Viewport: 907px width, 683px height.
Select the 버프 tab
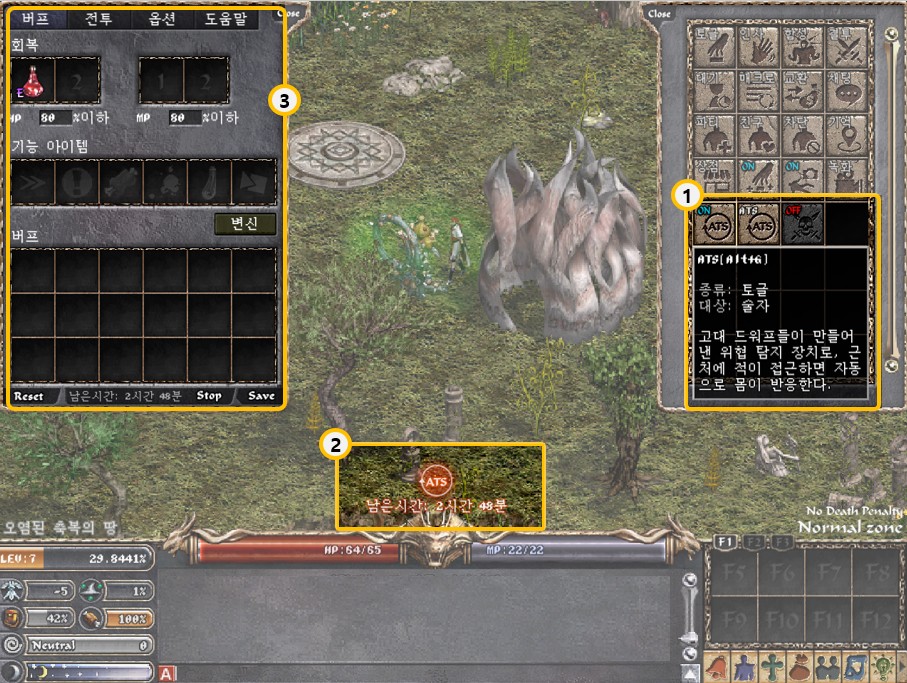click(x=36, y=19)
